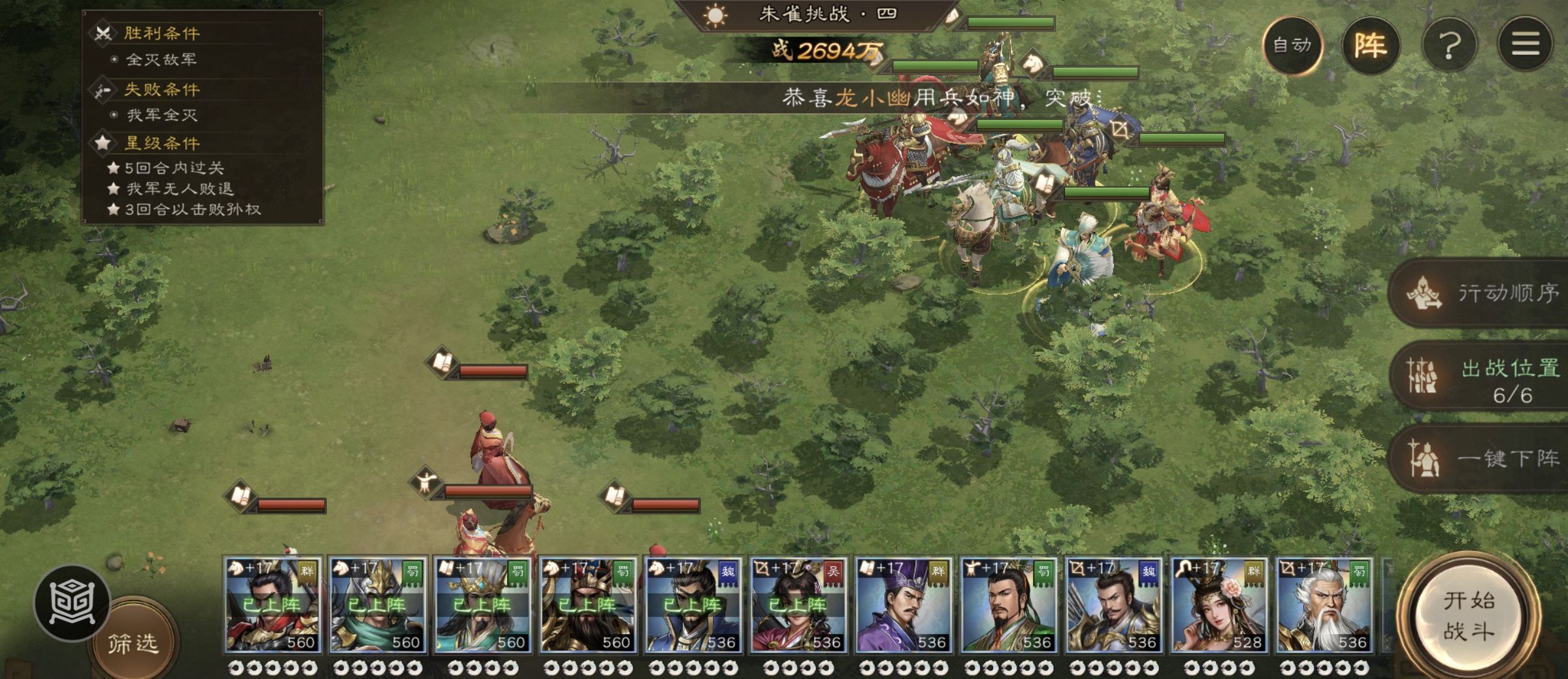The width and height of the screenshot is (1568, 679).
Task: Choose the 吴 archer hero card
Action: (798, 605)
